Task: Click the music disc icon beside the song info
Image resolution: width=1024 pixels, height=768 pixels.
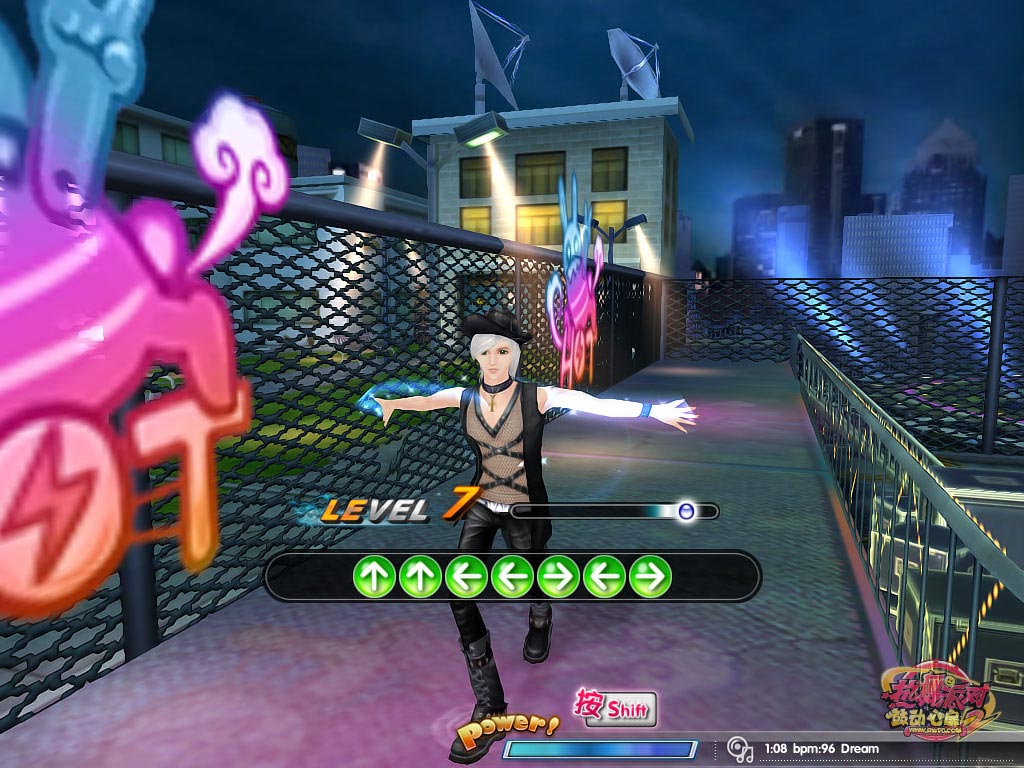Action: [x=740, y=749]
